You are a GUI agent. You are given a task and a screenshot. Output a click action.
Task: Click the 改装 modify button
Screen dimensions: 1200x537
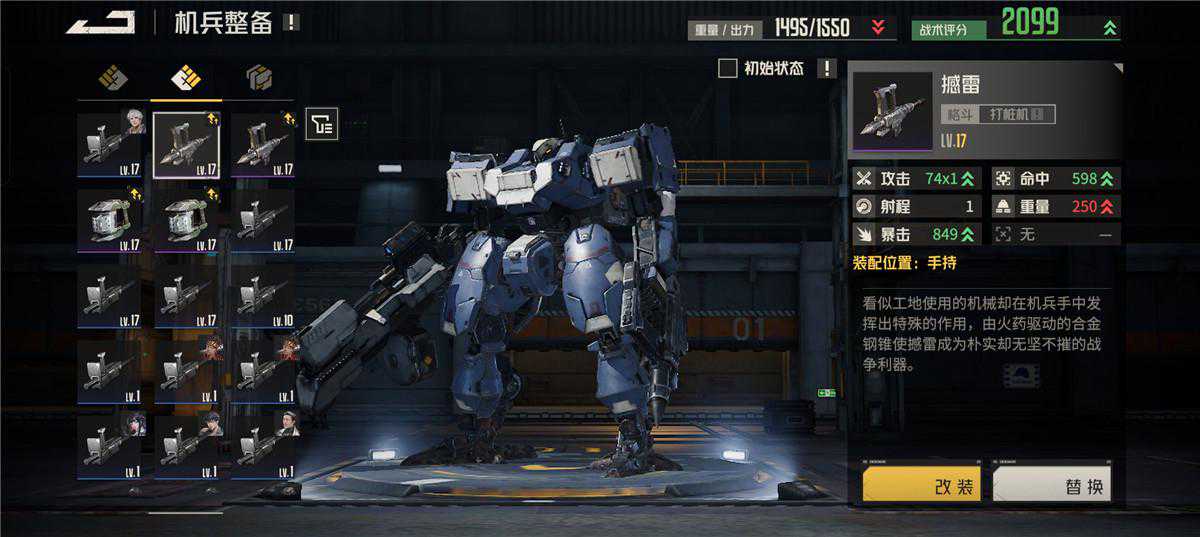coord(921,485)
